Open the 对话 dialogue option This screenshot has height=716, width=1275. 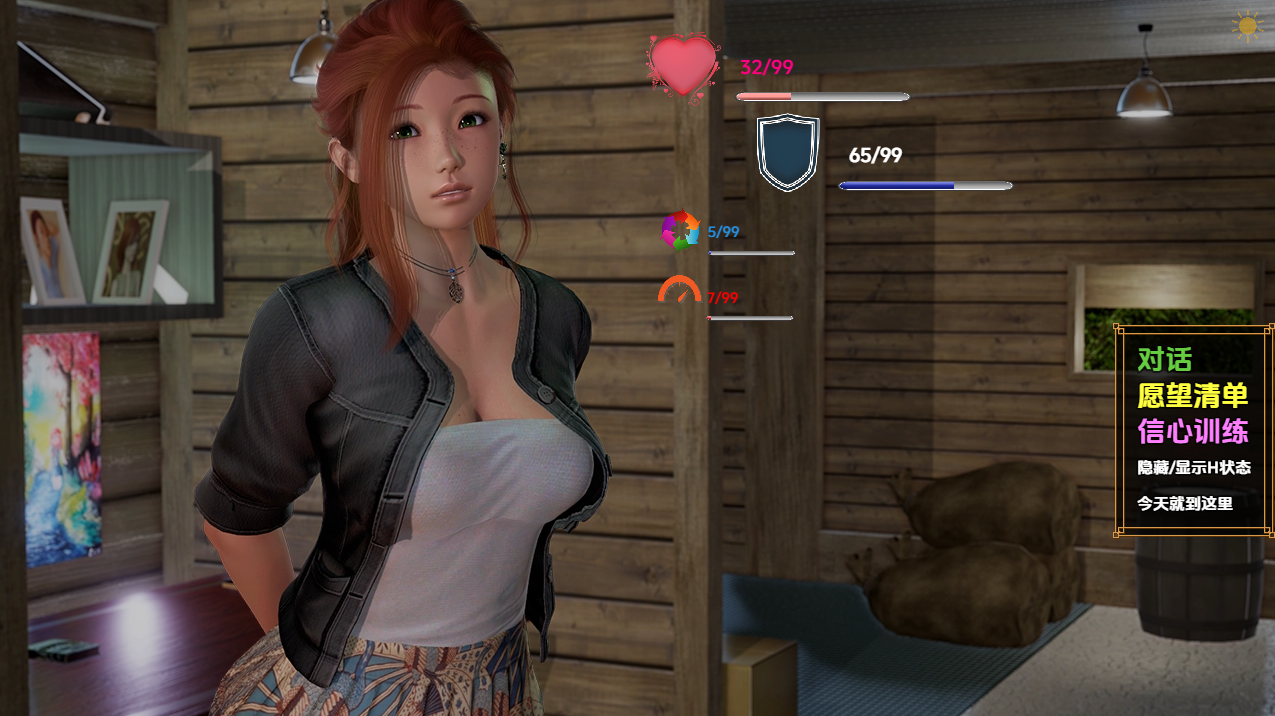(1164, 359)
